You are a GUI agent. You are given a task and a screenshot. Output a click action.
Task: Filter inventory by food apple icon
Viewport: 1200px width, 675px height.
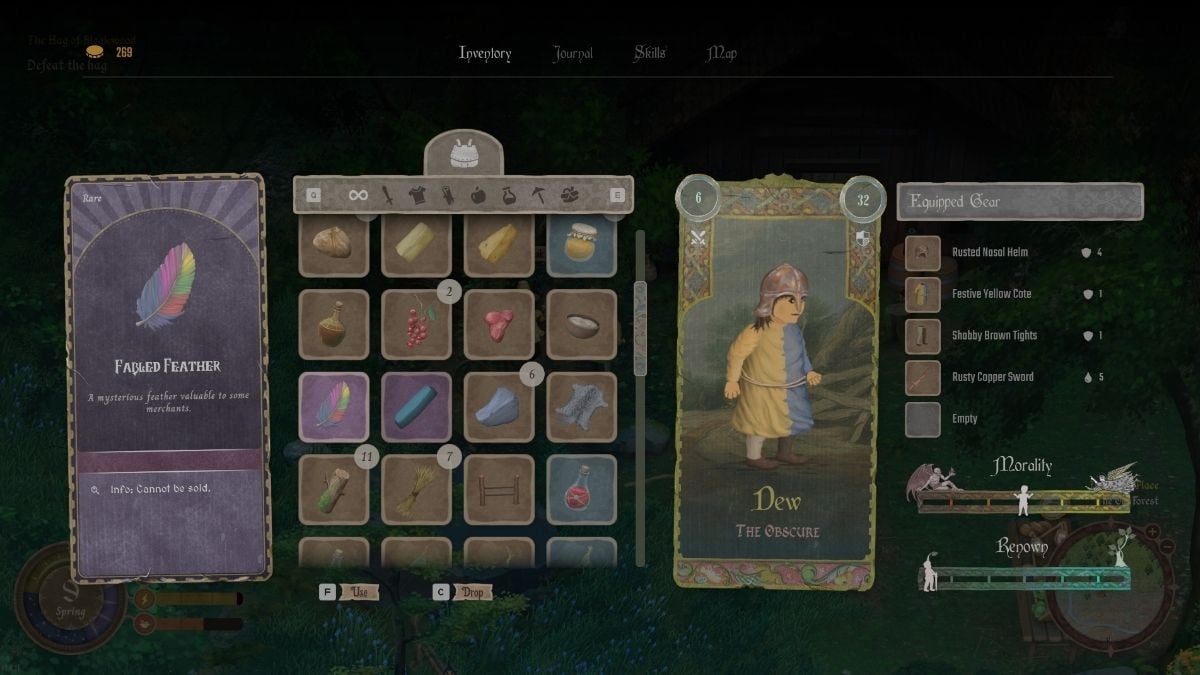478,195
